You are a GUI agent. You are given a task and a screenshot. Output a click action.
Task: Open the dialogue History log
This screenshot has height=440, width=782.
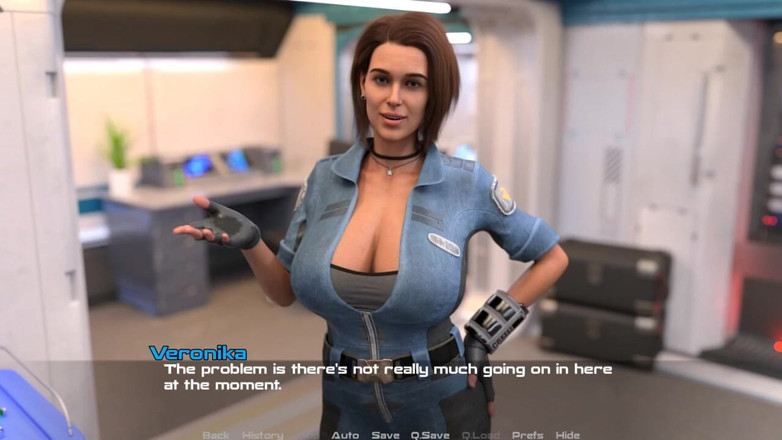pos(262,435)
